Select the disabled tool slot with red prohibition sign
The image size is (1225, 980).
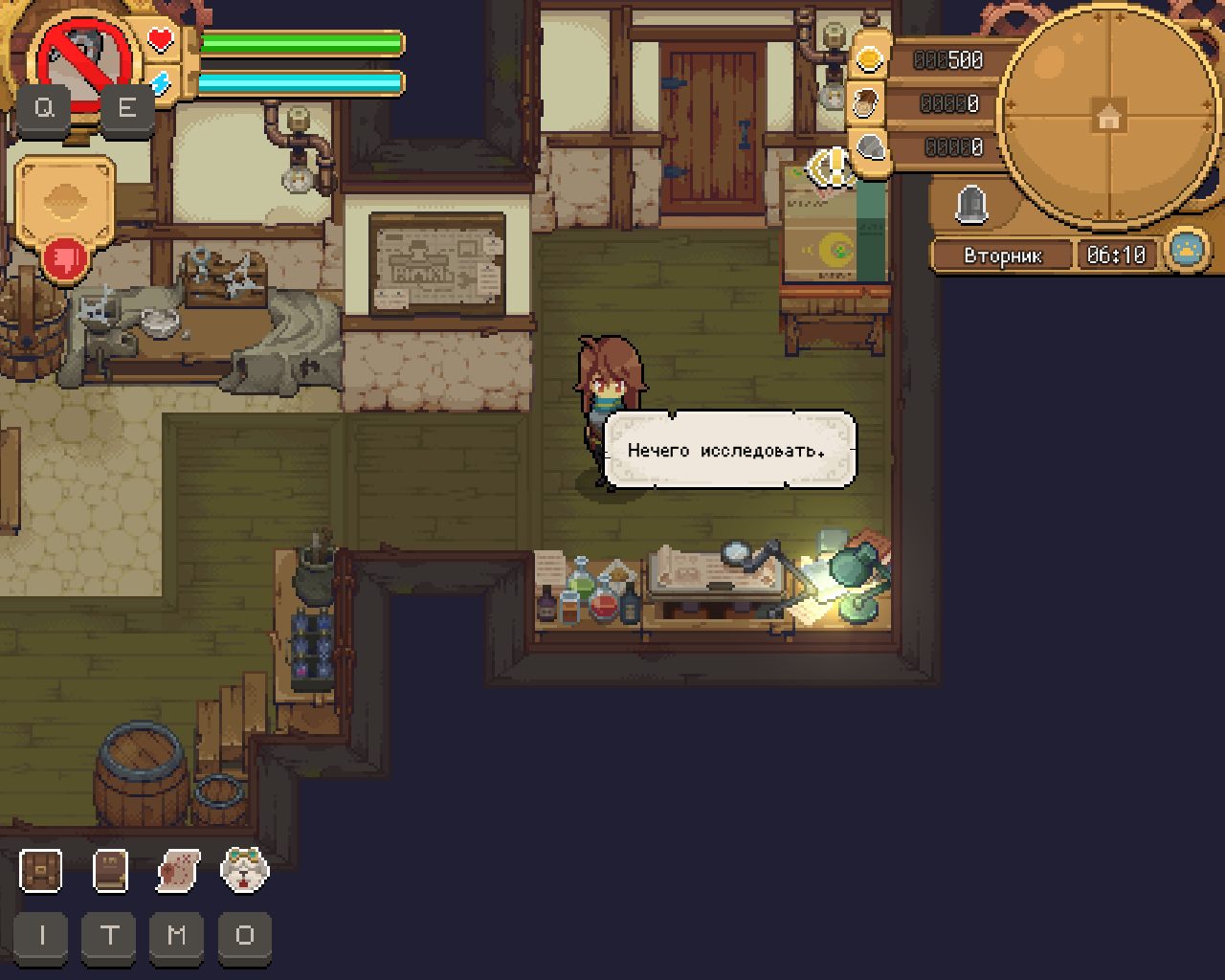point(83,57)
